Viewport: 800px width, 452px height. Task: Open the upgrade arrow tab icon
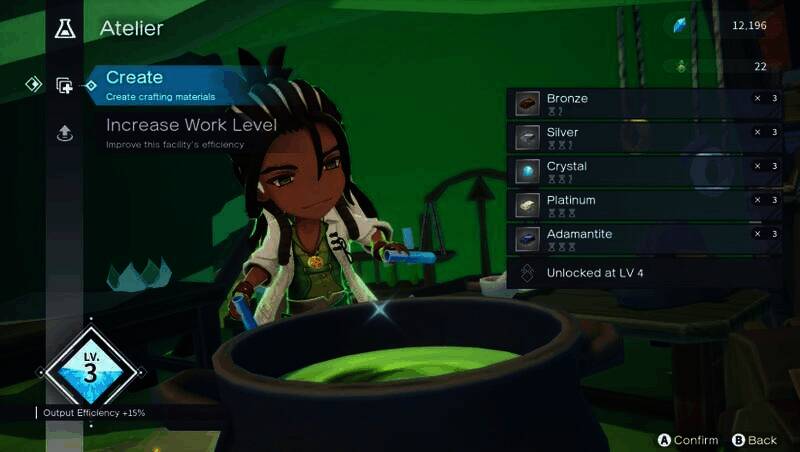click(65, 133)
